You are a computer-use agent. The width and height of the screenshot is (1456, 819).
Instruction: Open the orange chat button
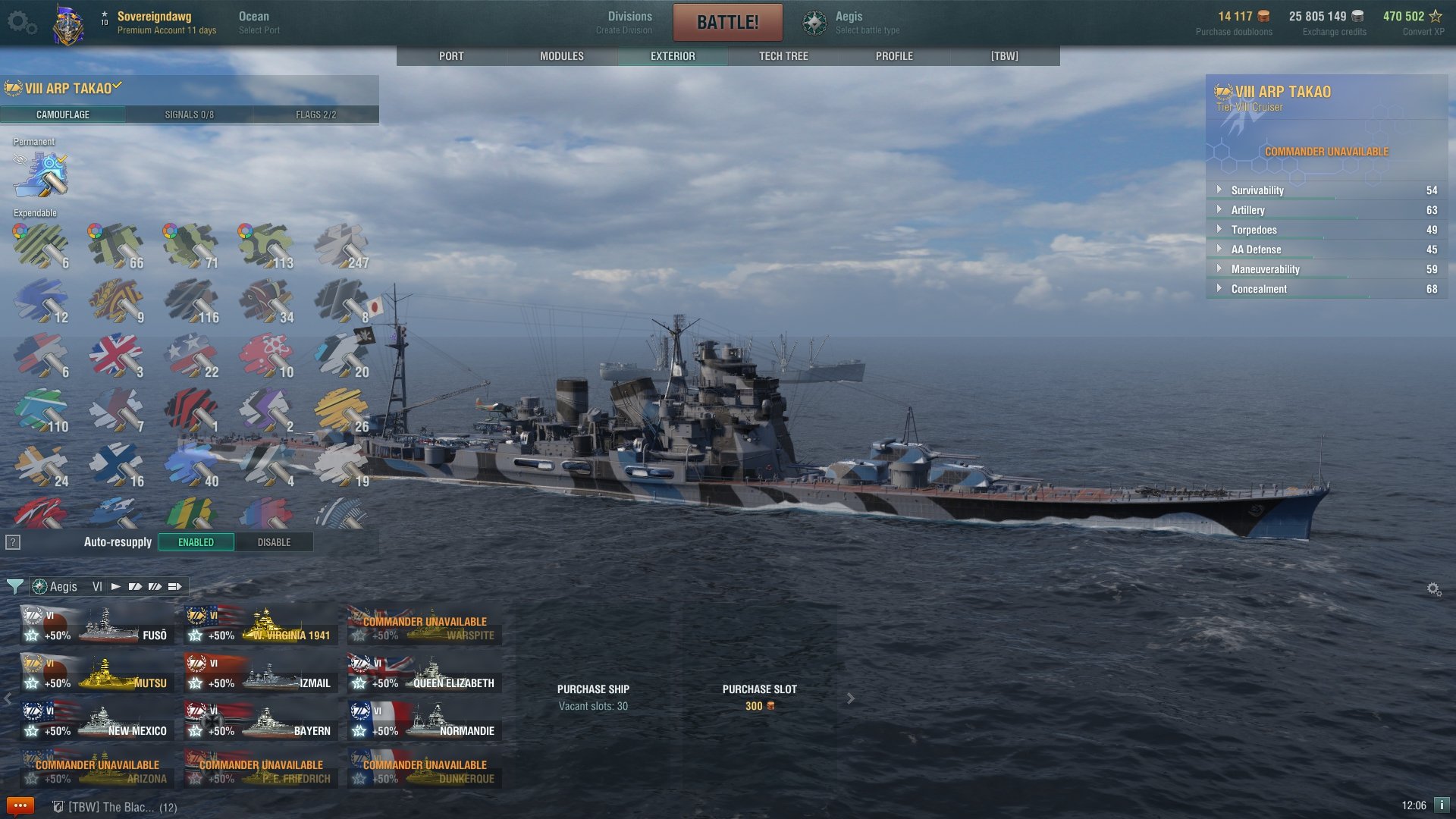click(x=20, y=805)
